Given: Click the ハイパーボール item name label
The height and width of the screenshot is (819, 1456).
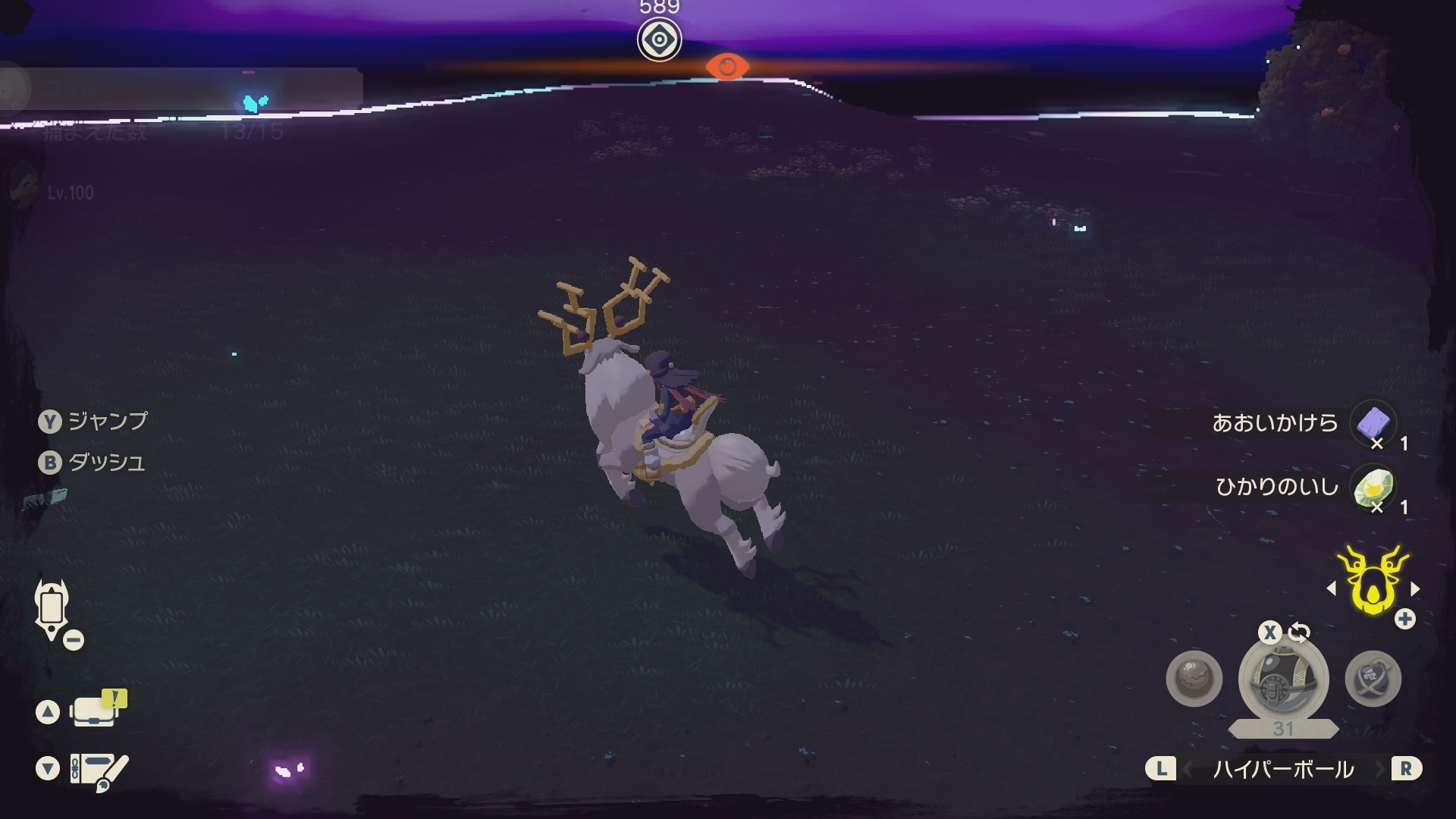Looking at the screenshot, I should [1283, 770].
